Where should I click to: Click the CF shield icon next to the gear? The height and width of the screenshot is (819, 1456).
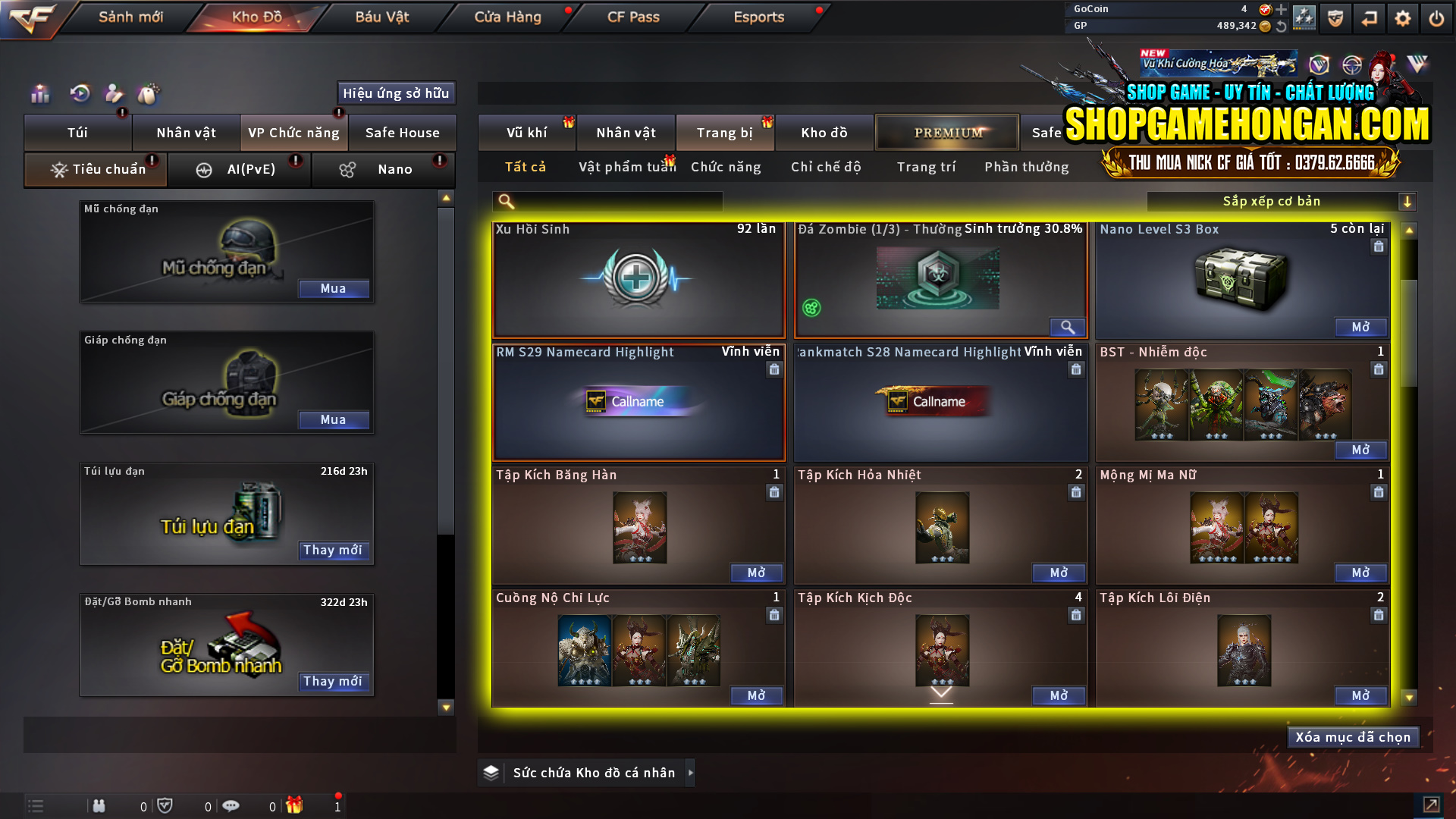coord(1337,17)
